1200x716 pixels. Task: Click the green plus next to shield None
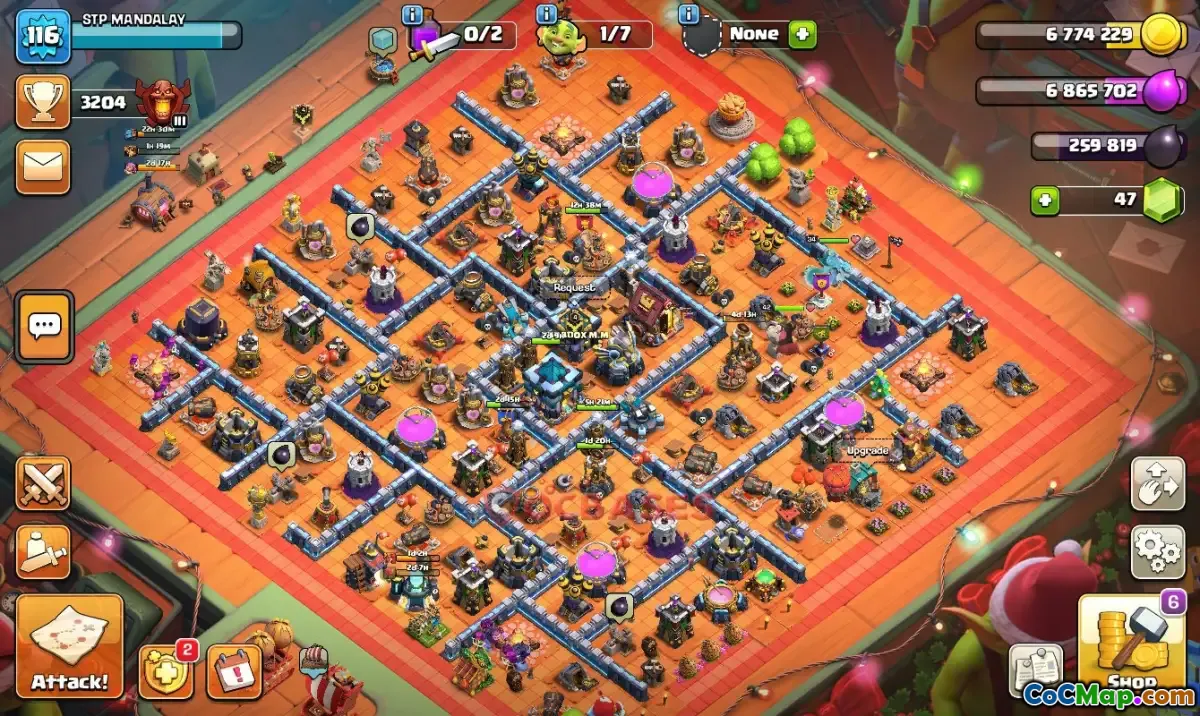click(802, 35)
